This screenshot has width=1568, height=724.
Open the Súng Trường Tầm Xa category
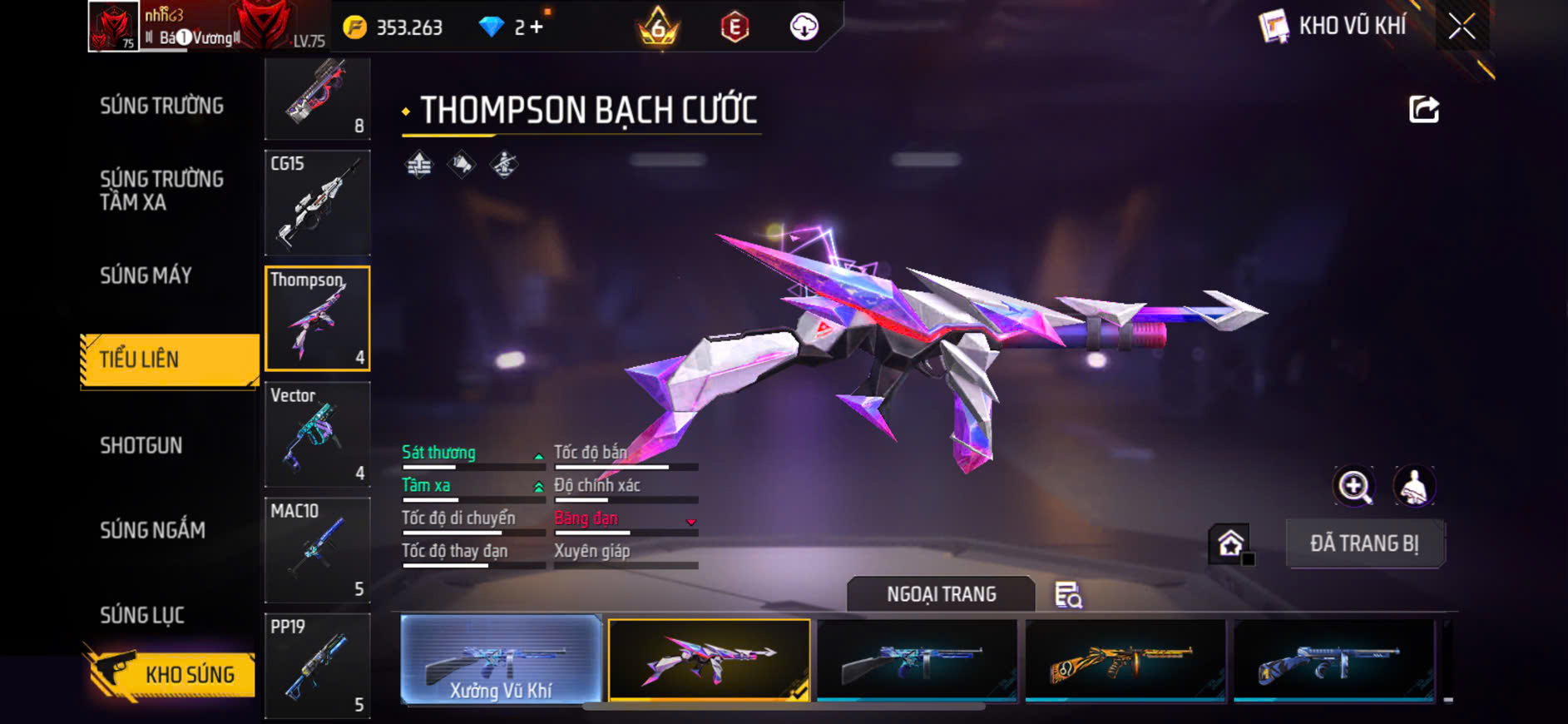[x=162, y=191]
